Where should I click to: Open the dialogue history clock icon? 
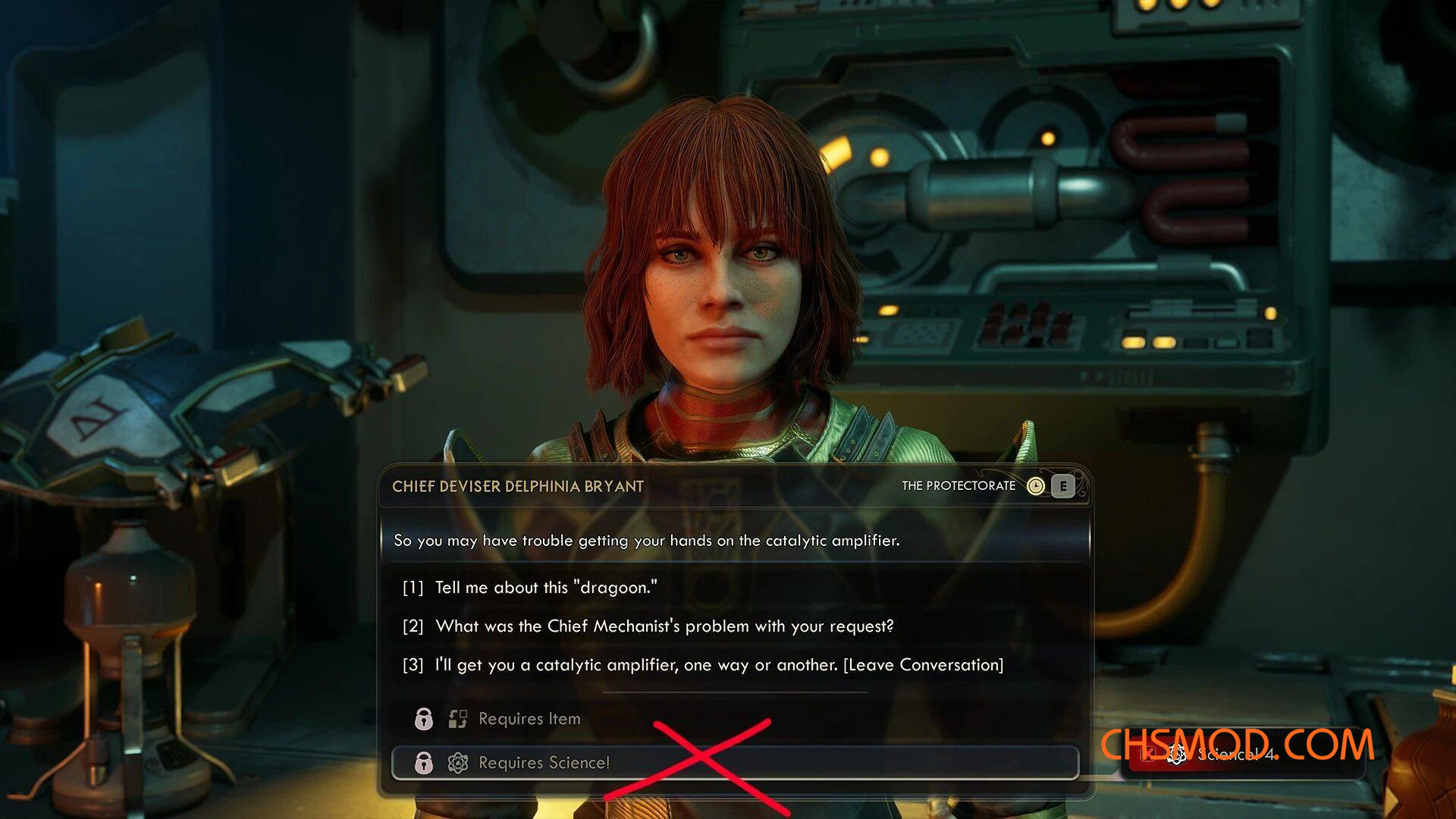pos(1035,486)
